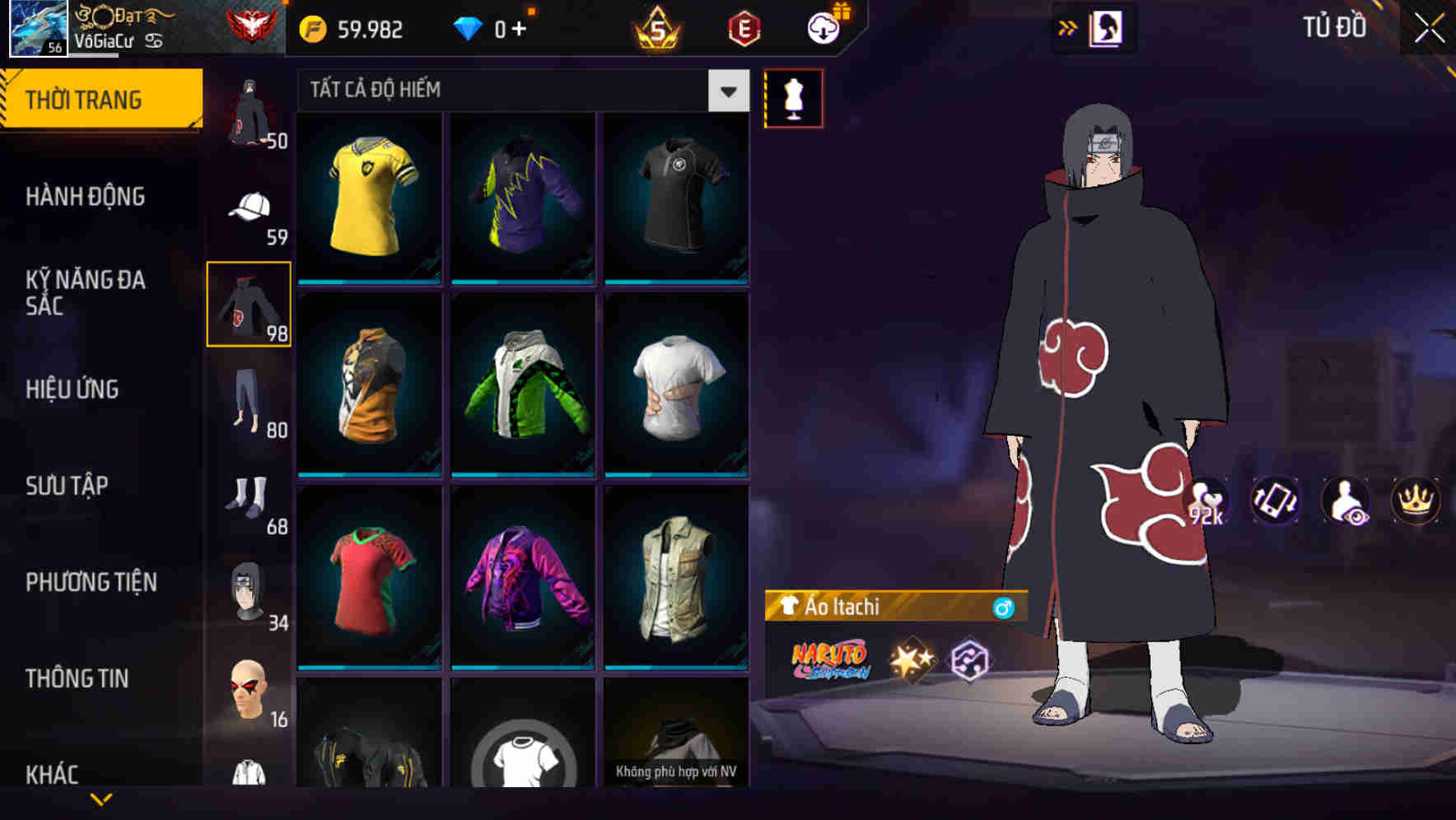This screenshot has height=820, width=1456.
Task: Select the mannequin try-on icon above the model
Action: tap(793, 98)
